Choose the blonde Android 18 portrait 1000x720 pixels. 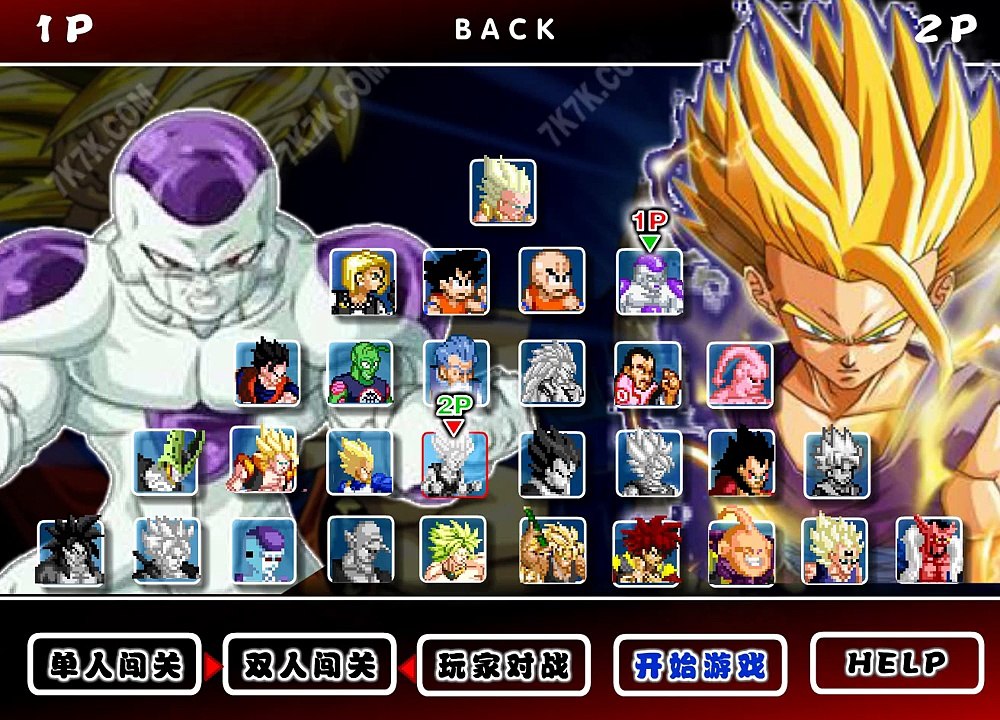click(x=363, y=281)
